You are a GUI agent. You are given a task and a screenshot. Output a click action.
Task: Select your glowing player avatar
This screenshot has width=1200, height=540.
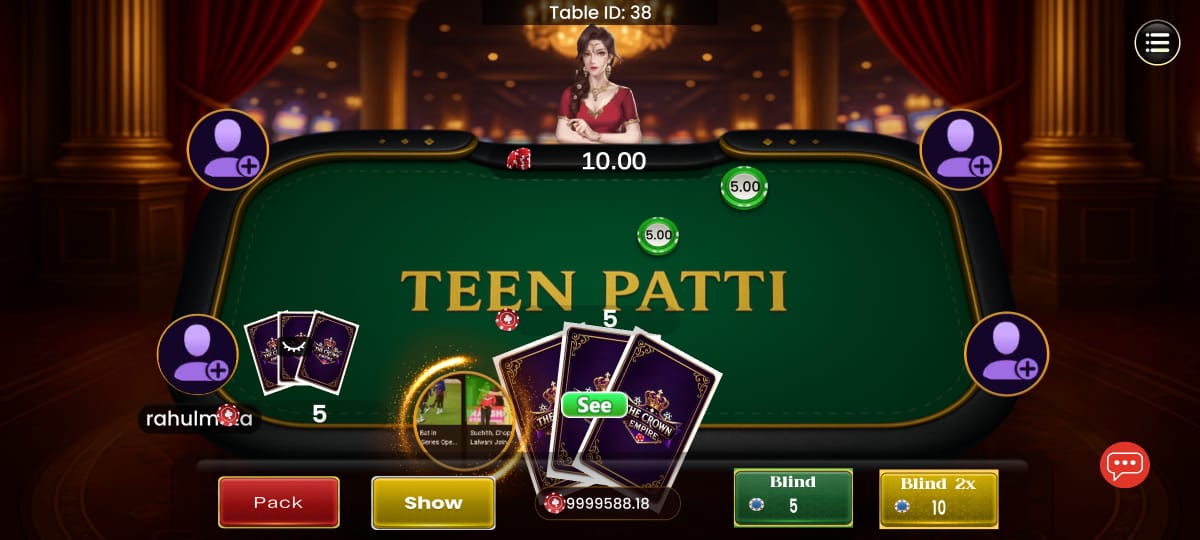click(x=463, y=420)
